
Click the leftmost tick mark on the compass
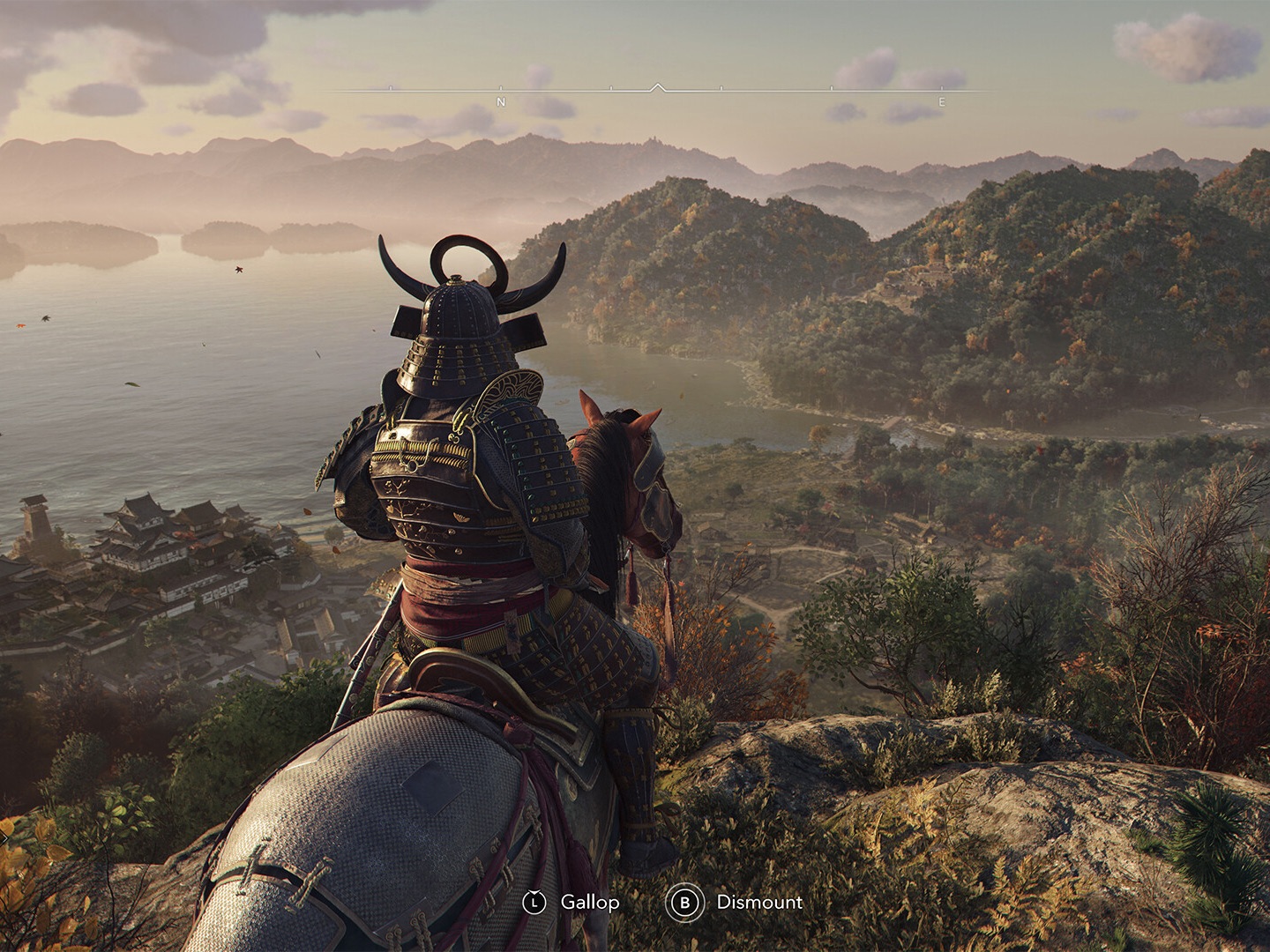click(x=391, y=90)
